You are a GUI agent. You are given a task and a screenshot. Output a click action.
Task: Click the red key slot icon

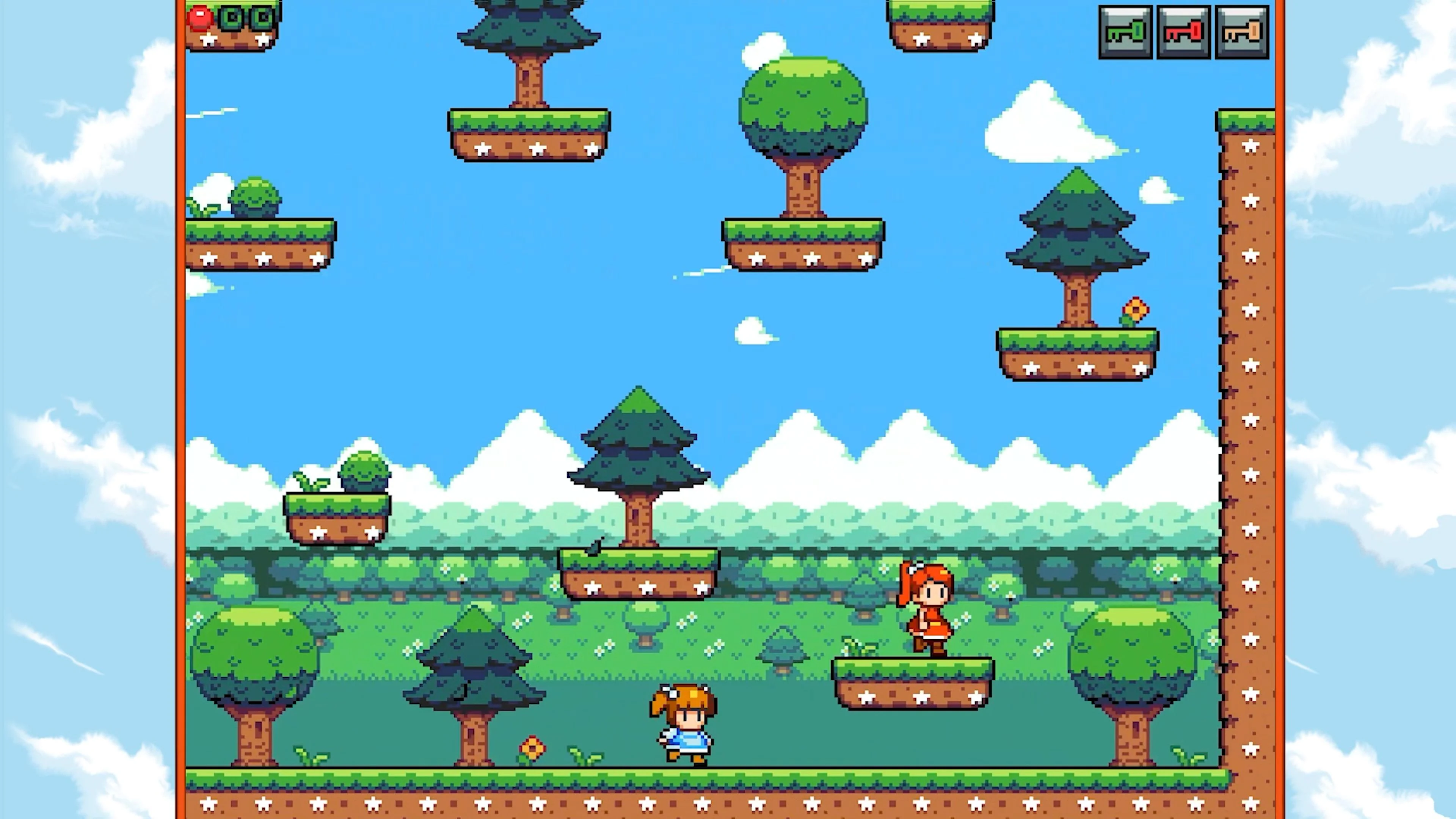coord(1184,31)
